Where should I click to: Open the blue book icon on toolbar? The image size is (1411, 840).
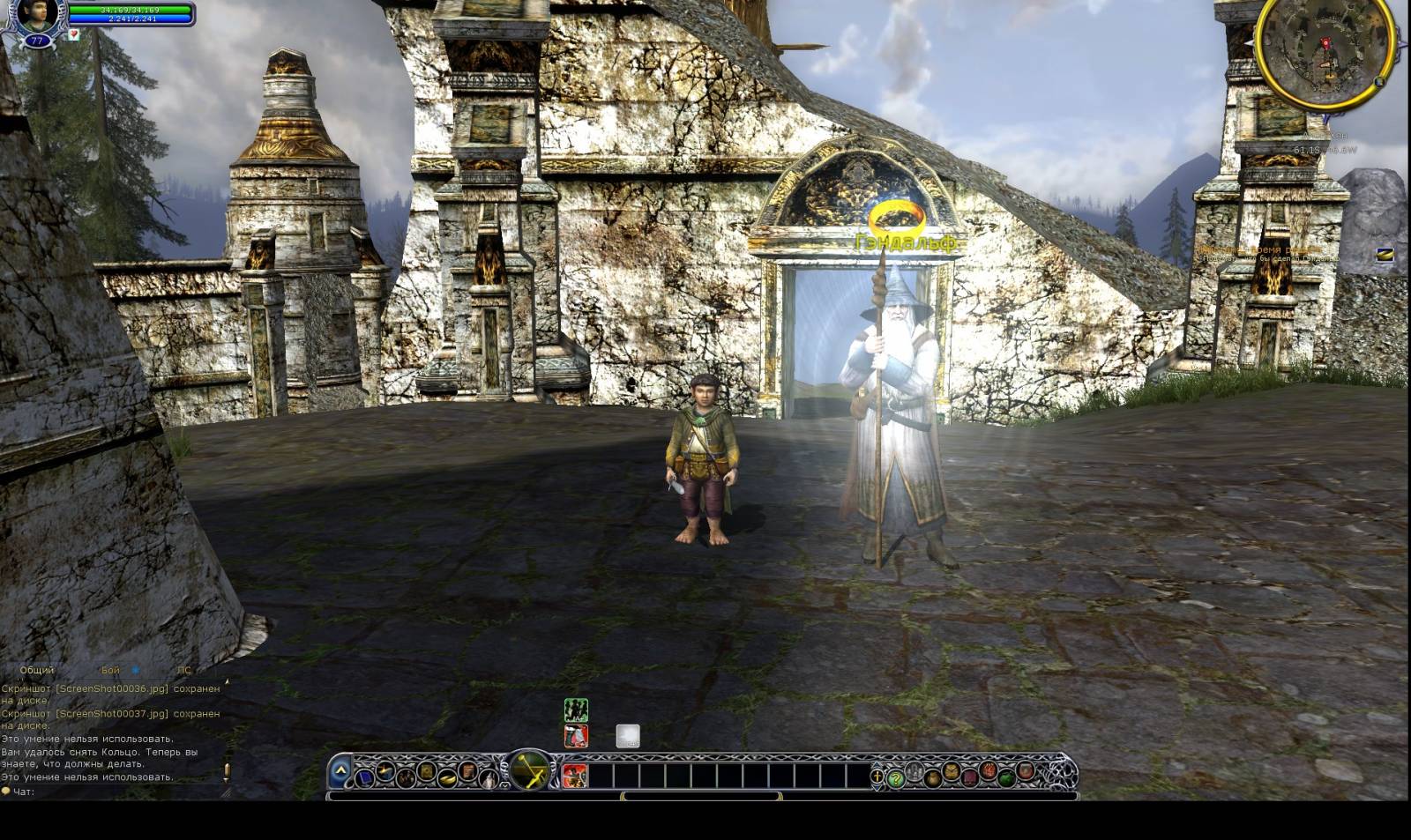(x=365, y=777)
